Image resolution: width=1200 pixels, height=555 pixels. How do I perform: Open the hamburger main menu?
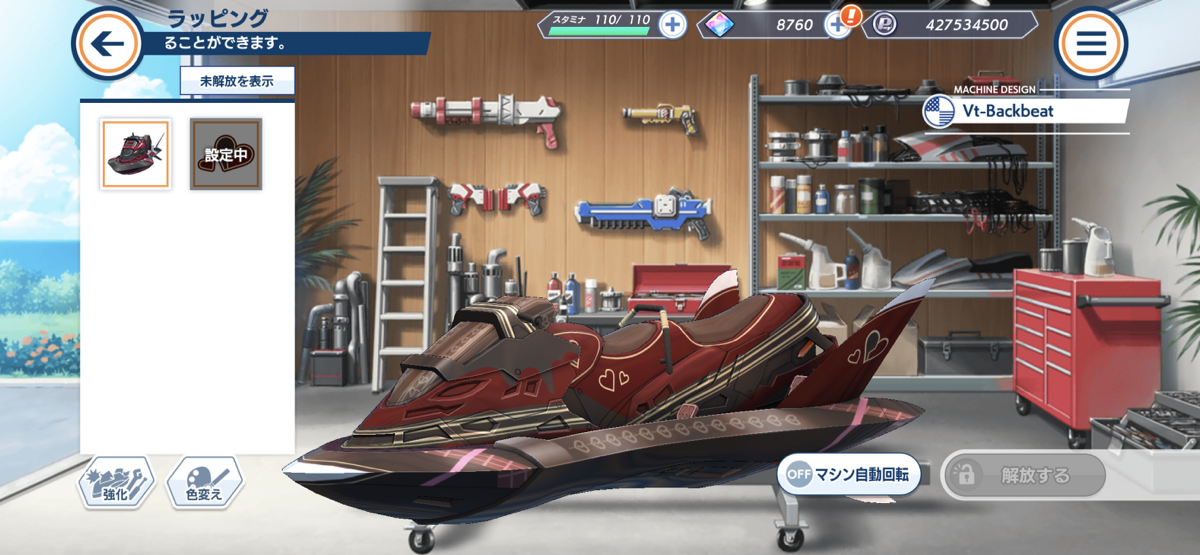[1090, 43]
